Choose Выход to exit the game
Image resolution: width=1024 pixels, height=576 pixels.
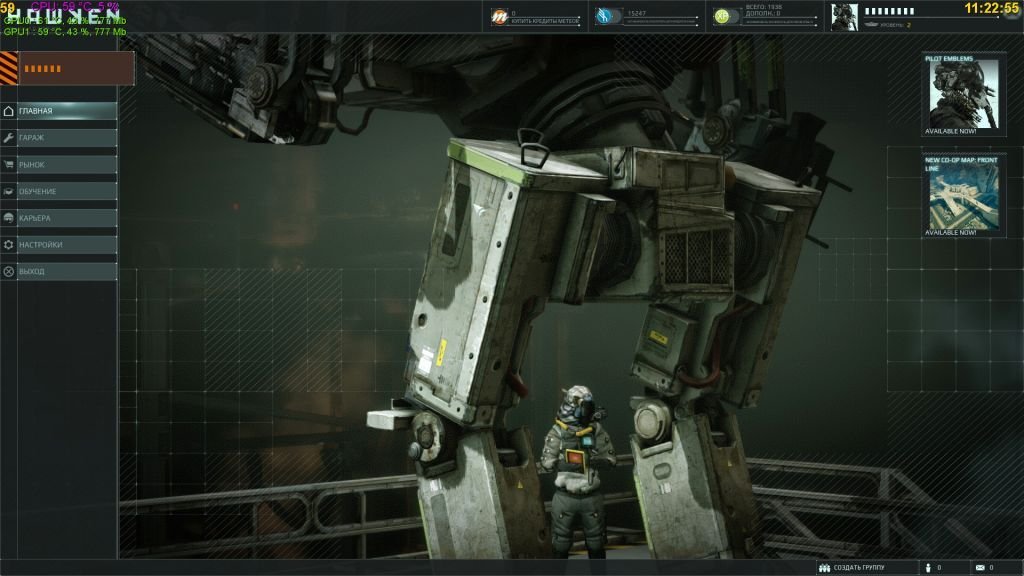click(x=58, y=271)
